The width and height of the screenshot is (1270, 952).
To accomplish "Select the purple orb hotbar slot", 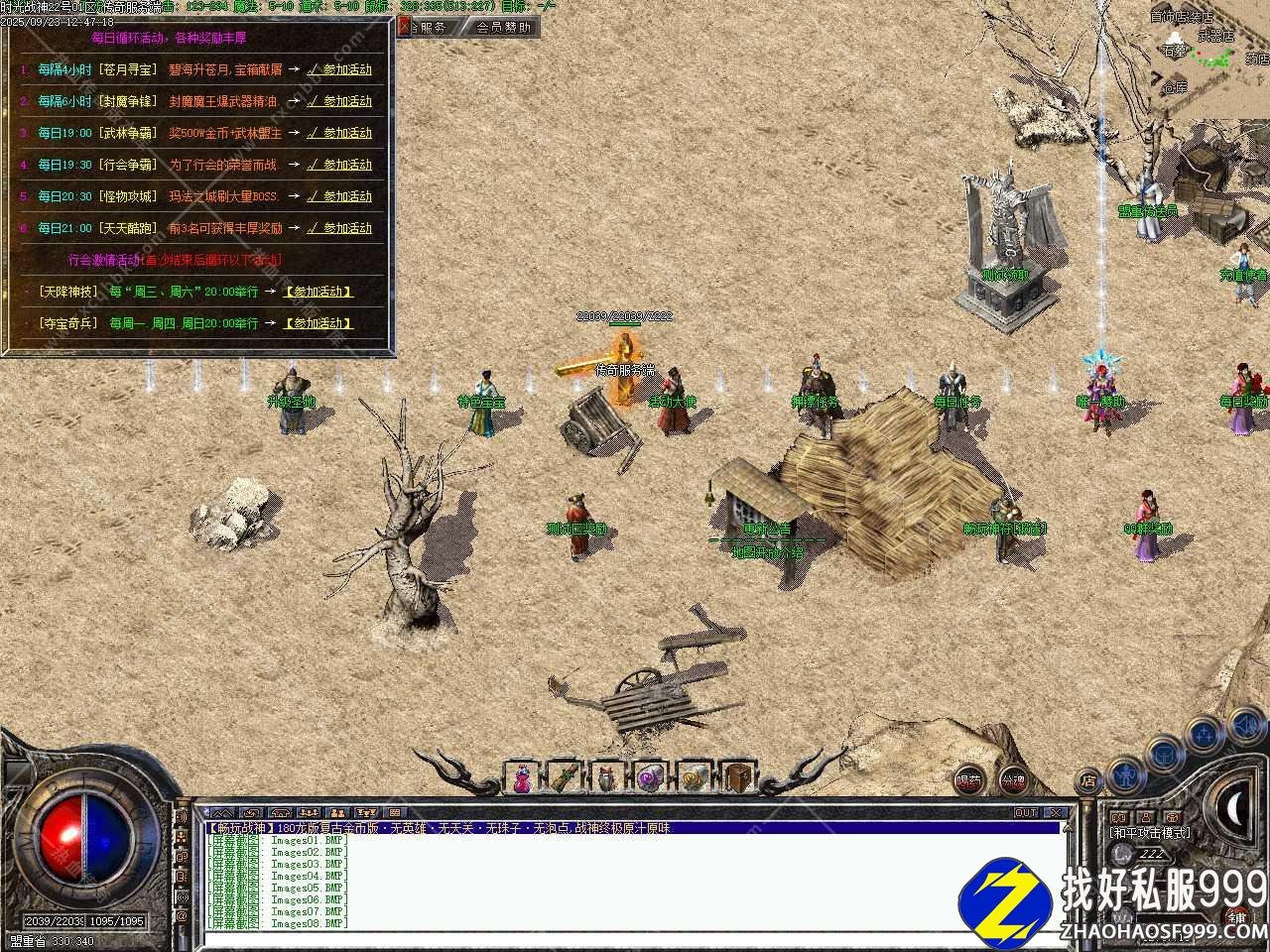I will [651, 778].
